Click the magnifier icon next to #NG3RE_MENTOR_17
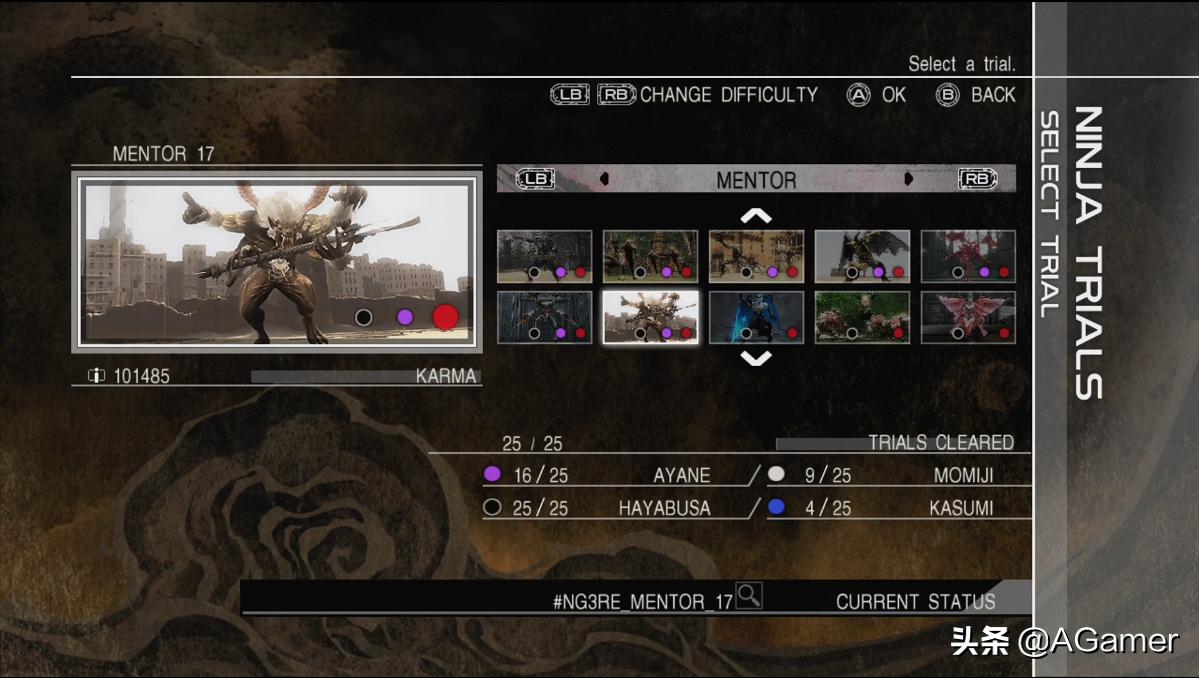This screenshot has width=1199, height=678. click(748, 596)
